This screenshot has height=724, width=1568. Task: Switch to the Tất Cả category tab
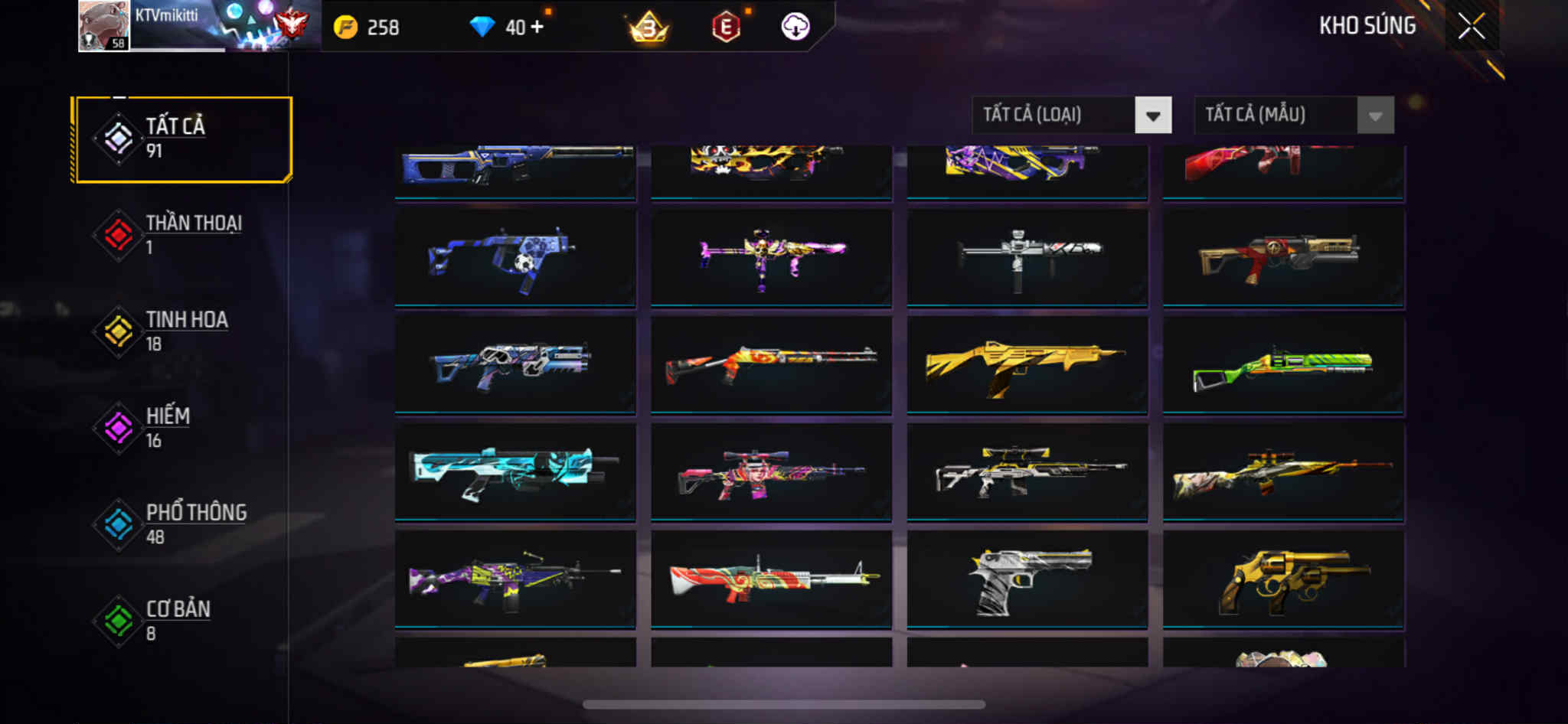coord(182,139)
